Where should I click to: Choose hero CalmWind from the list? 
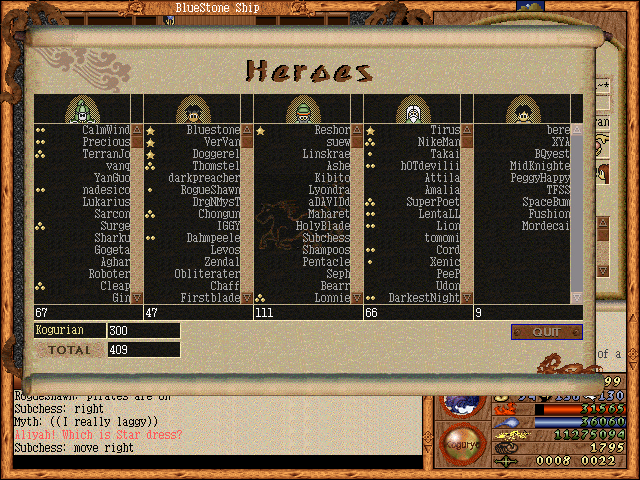click(x=105, y=130)
